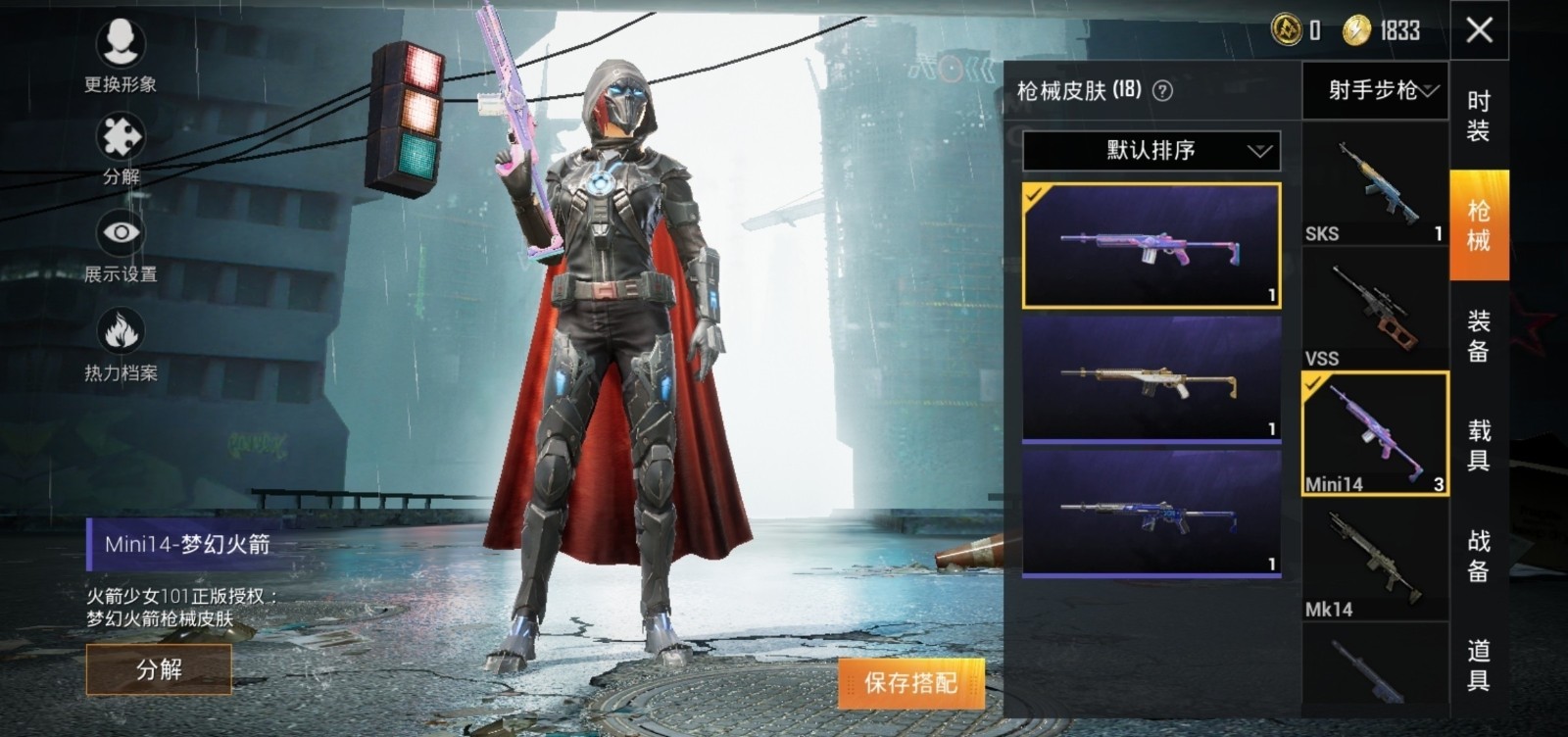Image resolution: width=1568 pixels, height=737 pixels.
Task: Show the 枪械皮肤 question mark help
Action: [x=1162, y=91]
